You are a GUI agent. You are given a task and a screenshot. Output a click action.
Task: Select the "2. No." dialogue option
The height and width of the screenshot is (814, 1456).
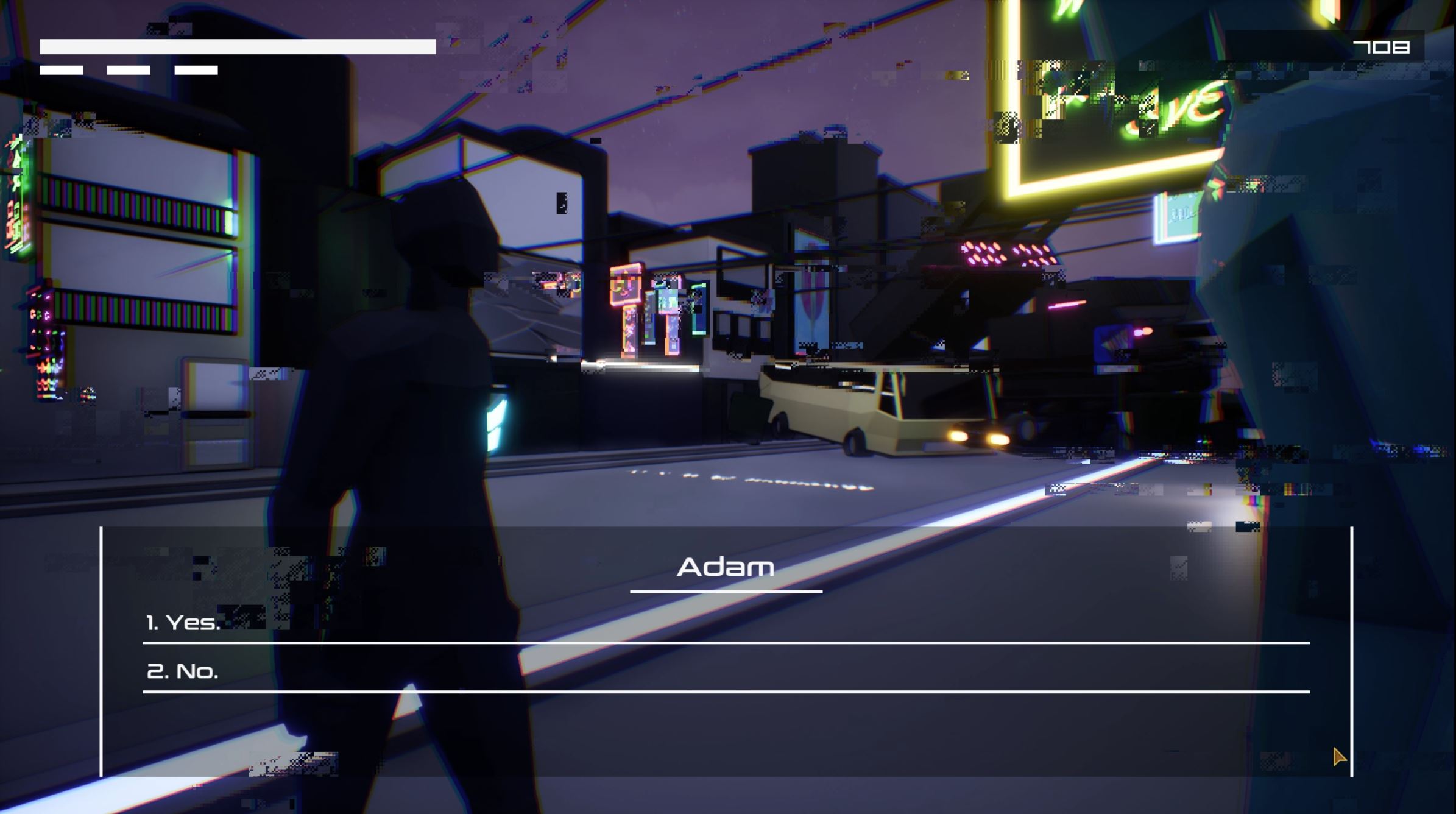pos(182,671)
